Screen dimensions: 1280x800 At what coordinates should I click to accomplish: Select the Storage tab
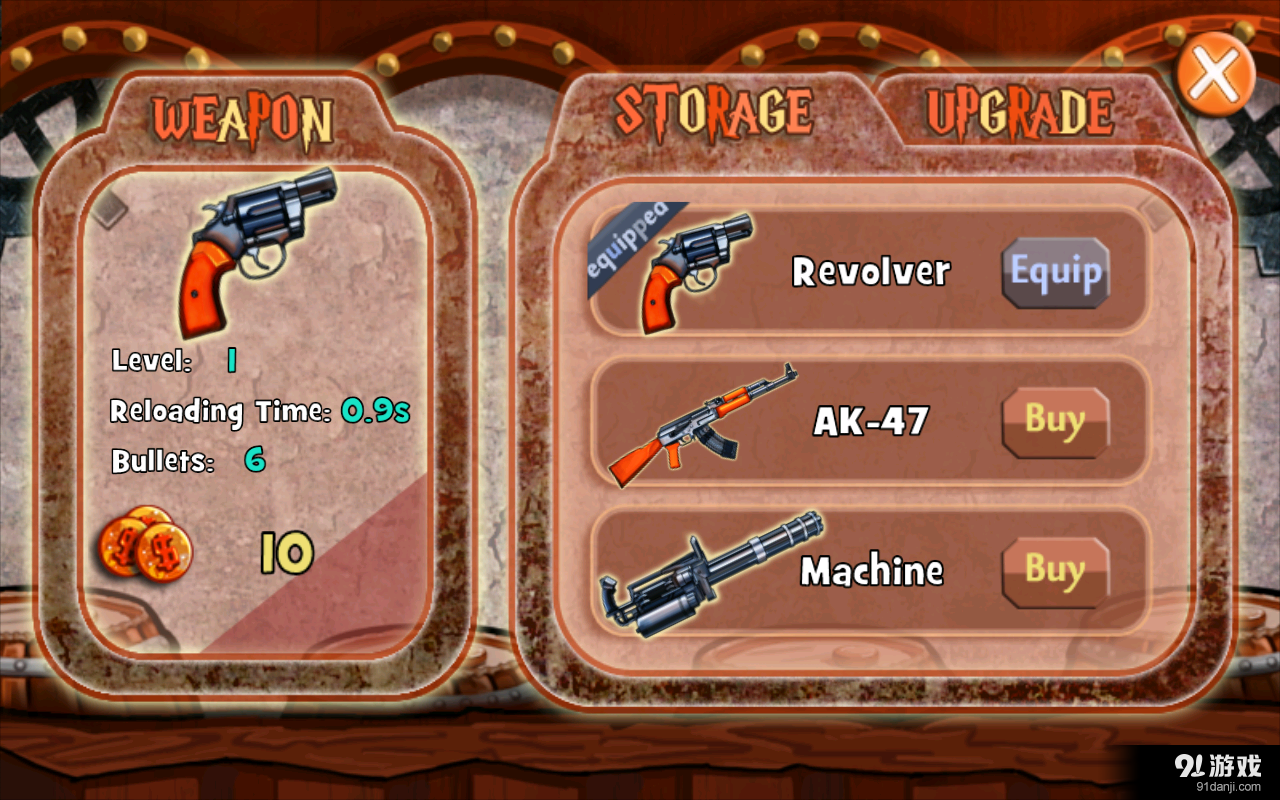(713, 111)
